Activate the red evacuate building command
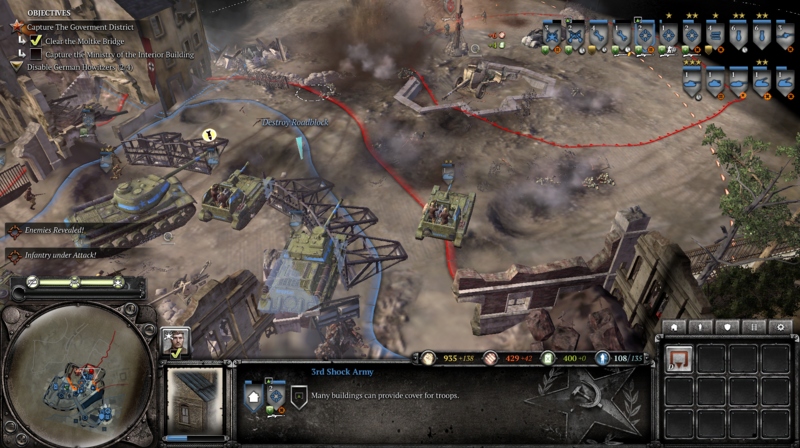Screen dimensions: 800x448 (680, 358)
